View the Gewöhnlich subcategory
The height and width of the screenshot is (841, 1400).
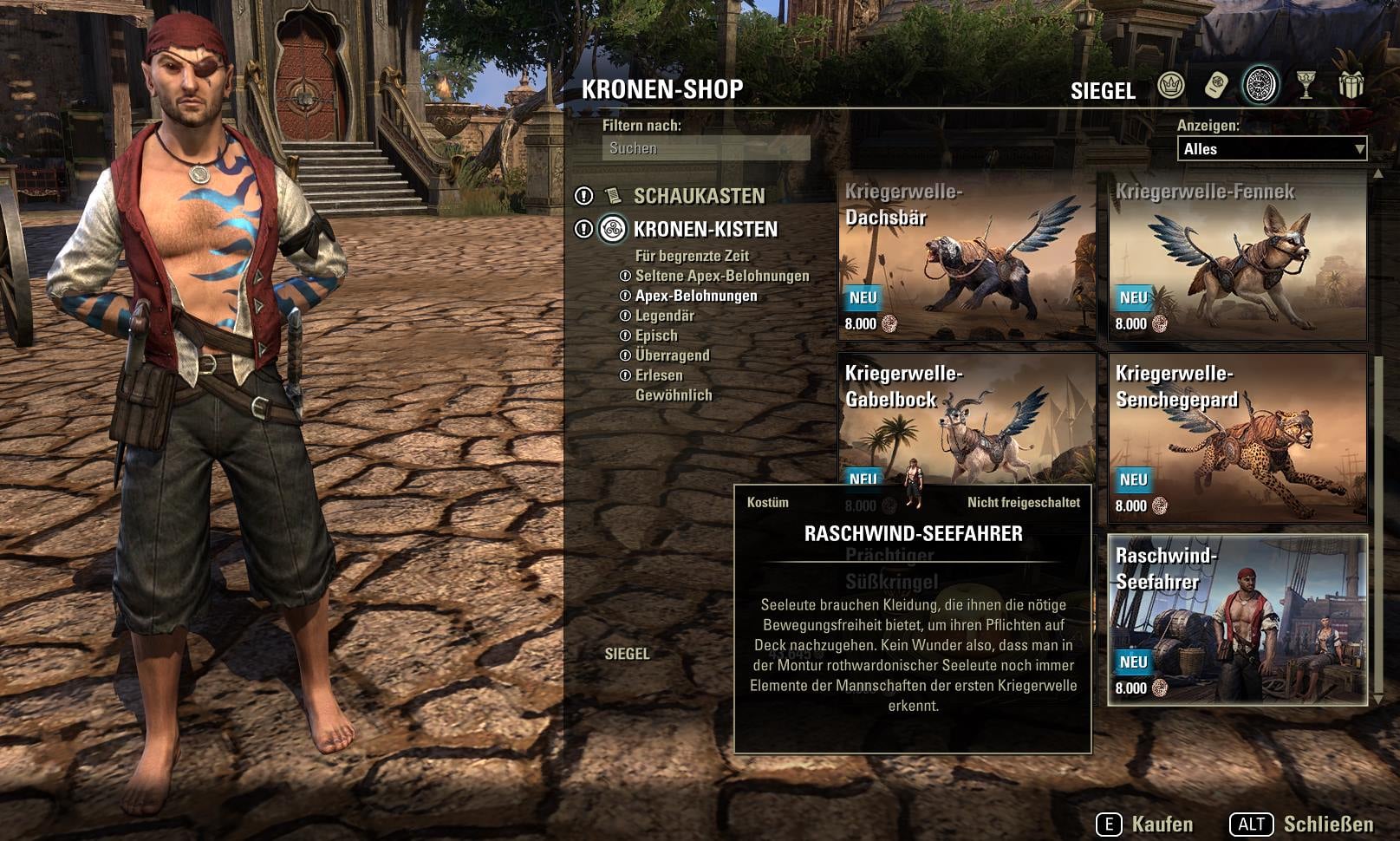pyautogui.click(x=674, y=395)
